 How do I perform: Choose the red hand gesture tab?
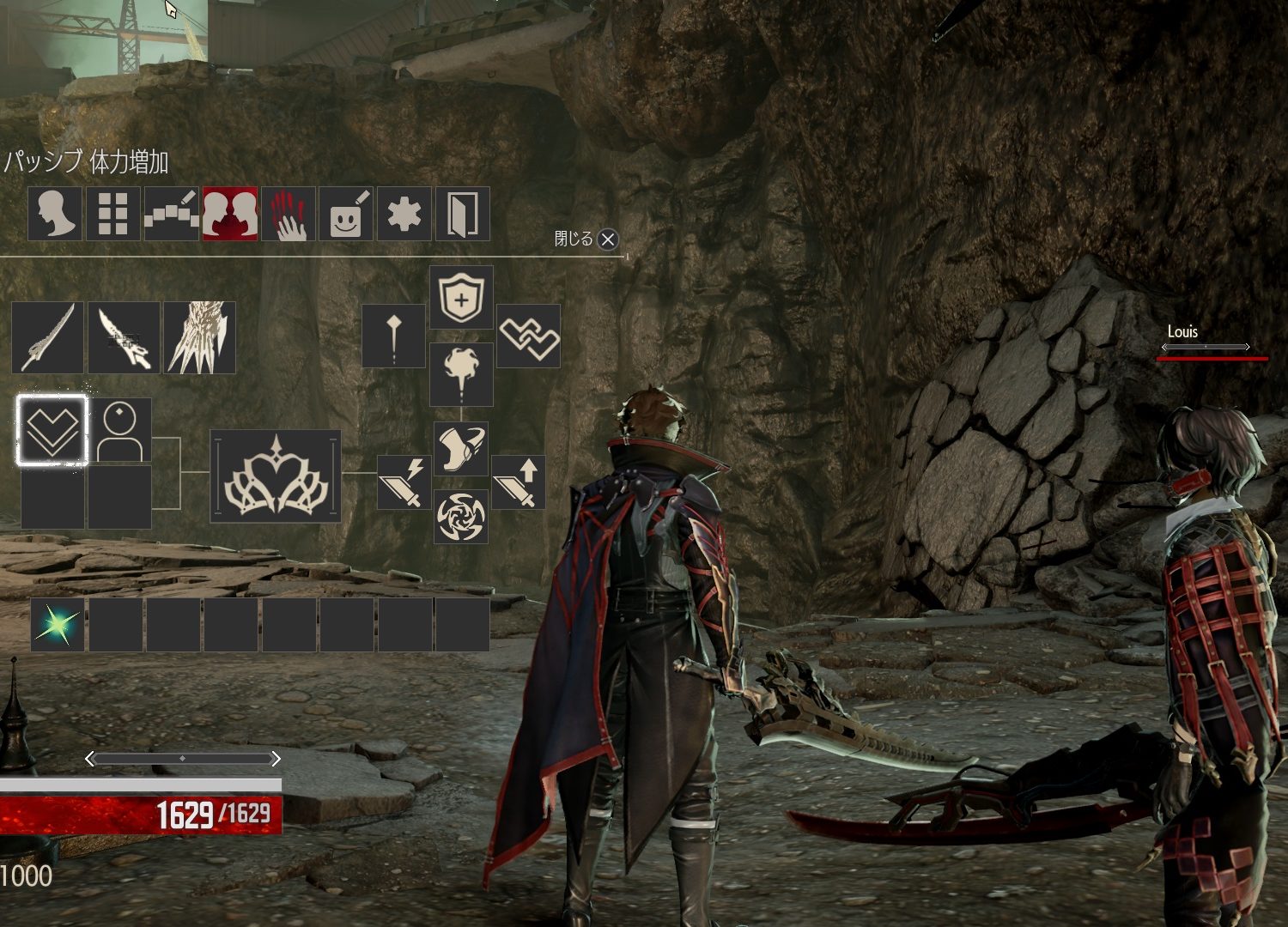point(289,214)
